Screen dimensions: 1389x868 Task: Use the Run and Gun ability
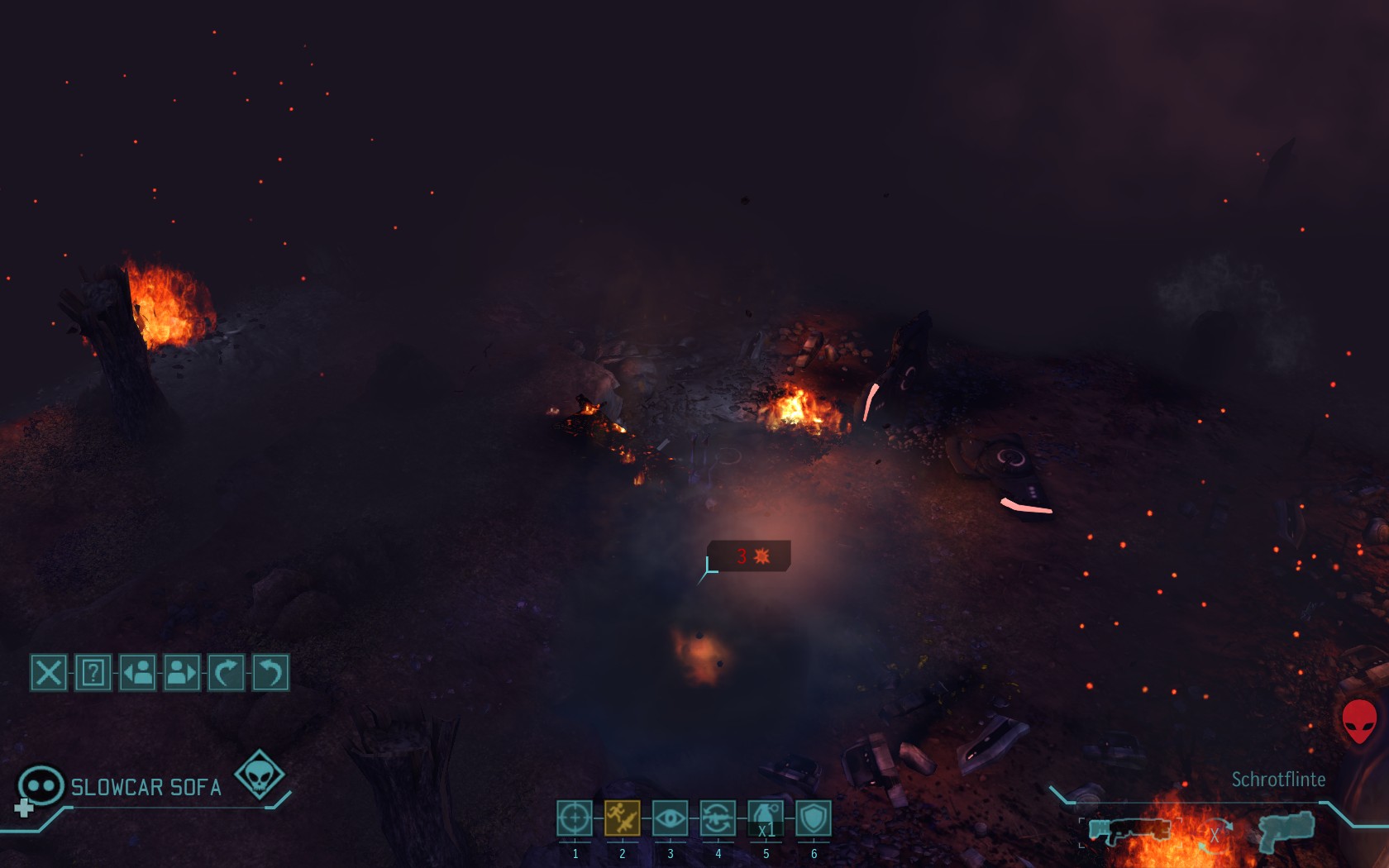pos(622,818)
